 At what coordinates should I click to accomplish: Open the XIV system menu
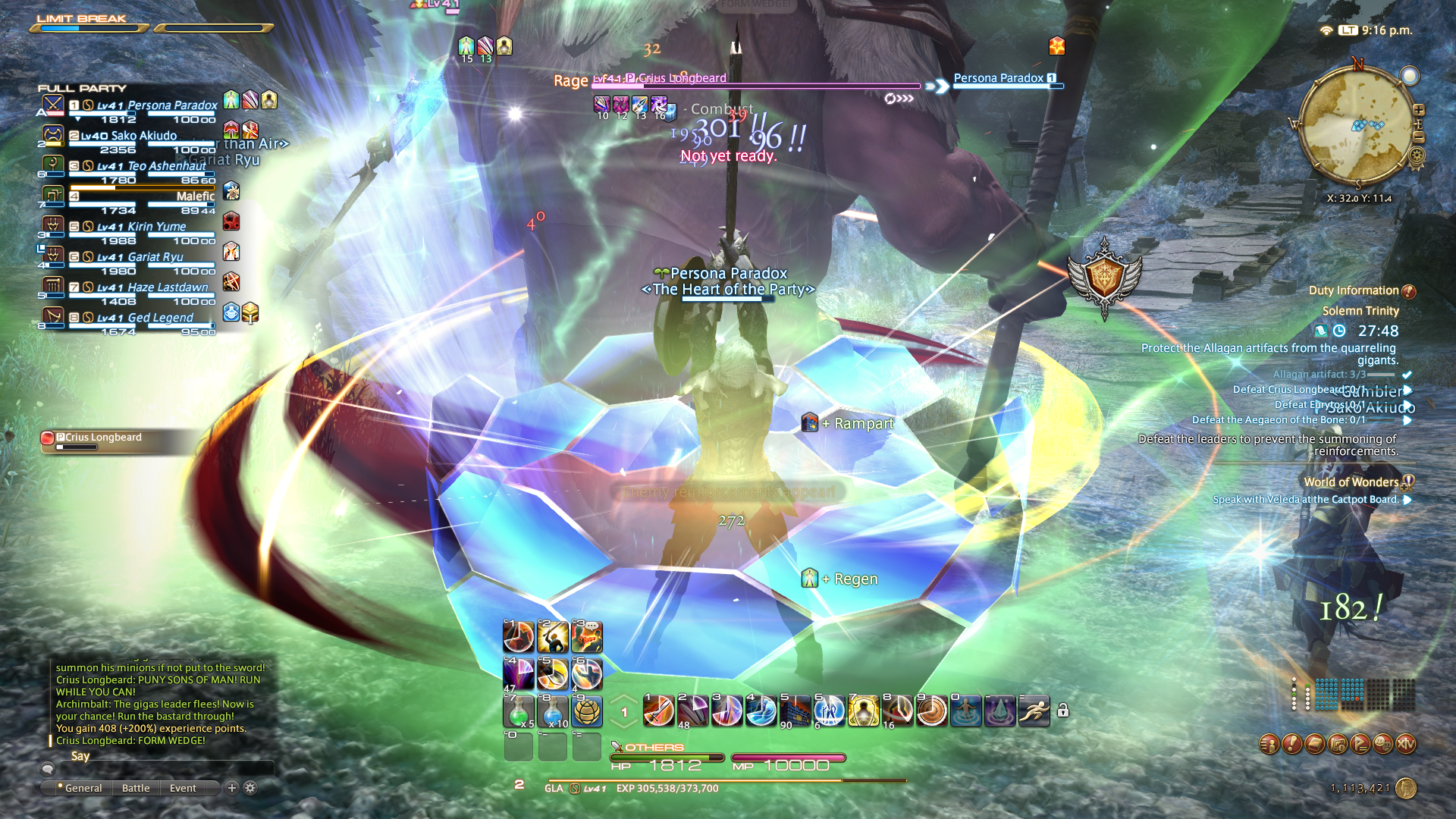point(1406,744)
